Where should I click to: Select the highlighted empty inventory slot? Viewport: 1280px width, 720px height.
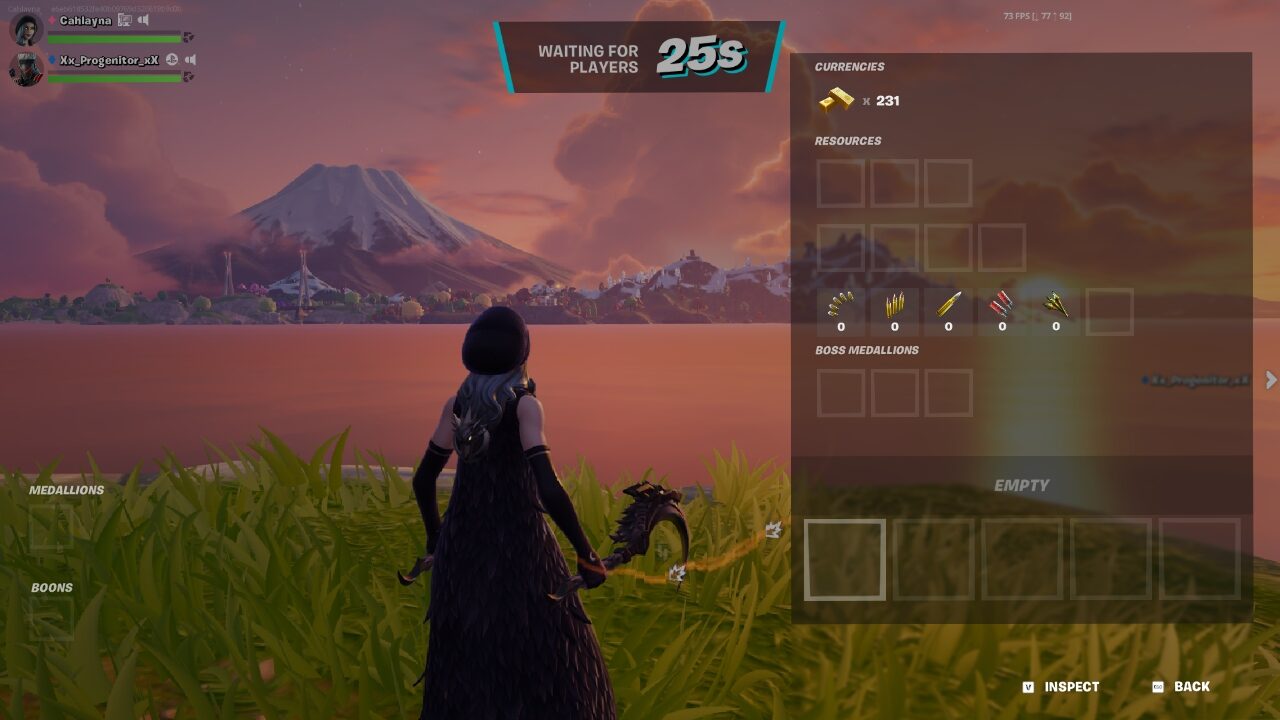click(x=845, y=559)
